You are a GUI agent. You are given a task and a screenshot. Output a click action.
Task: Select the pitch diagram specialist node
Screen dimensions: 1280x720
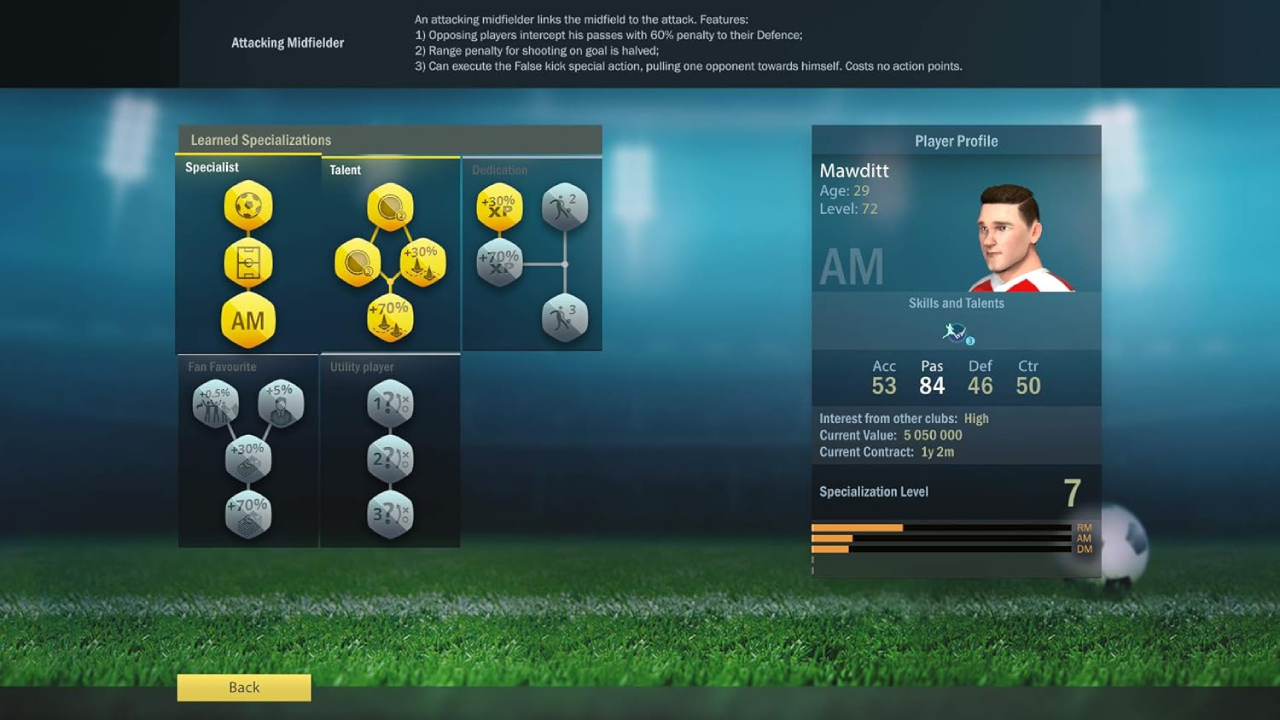248,263
